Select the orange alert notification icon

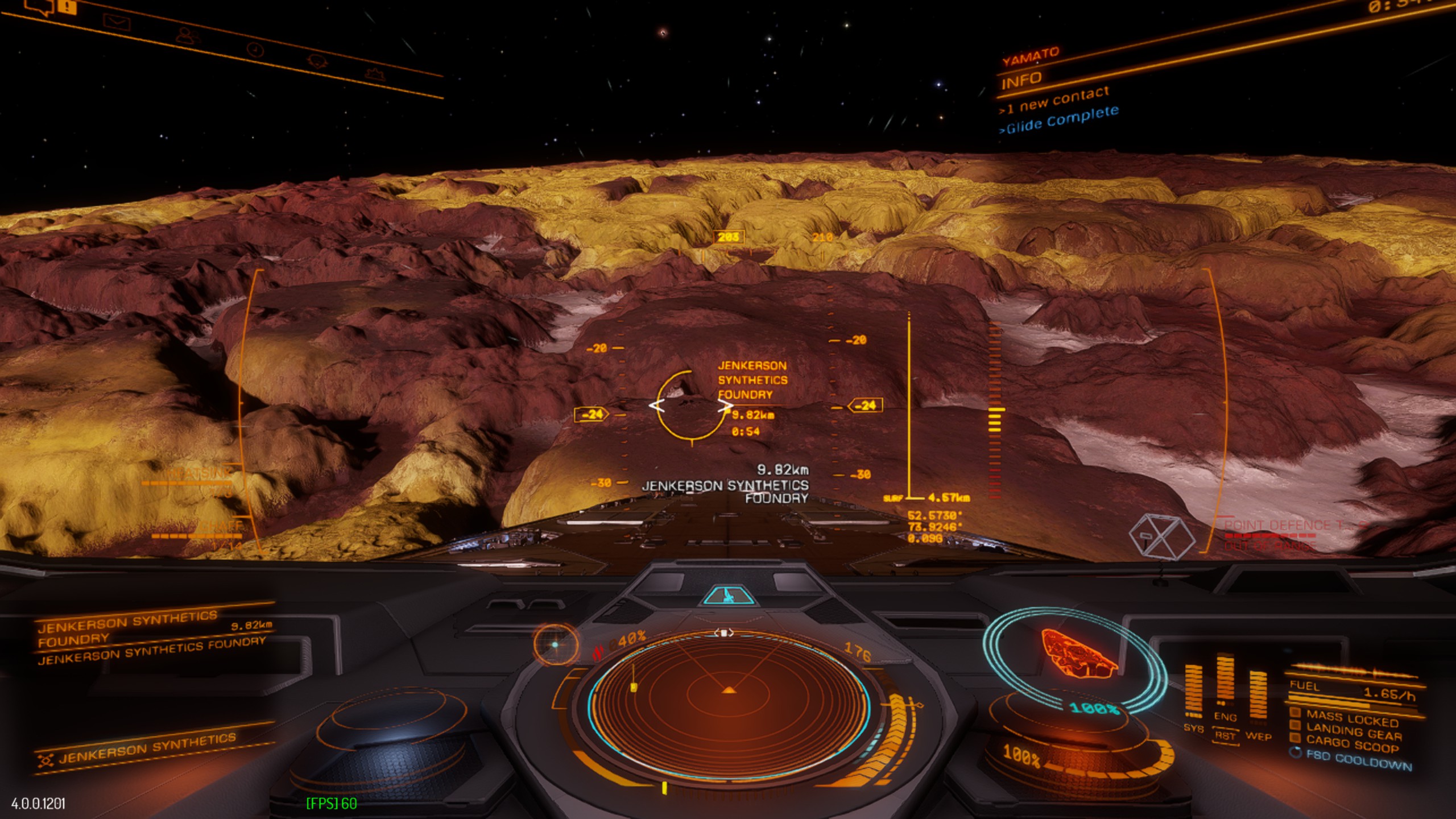68,6
